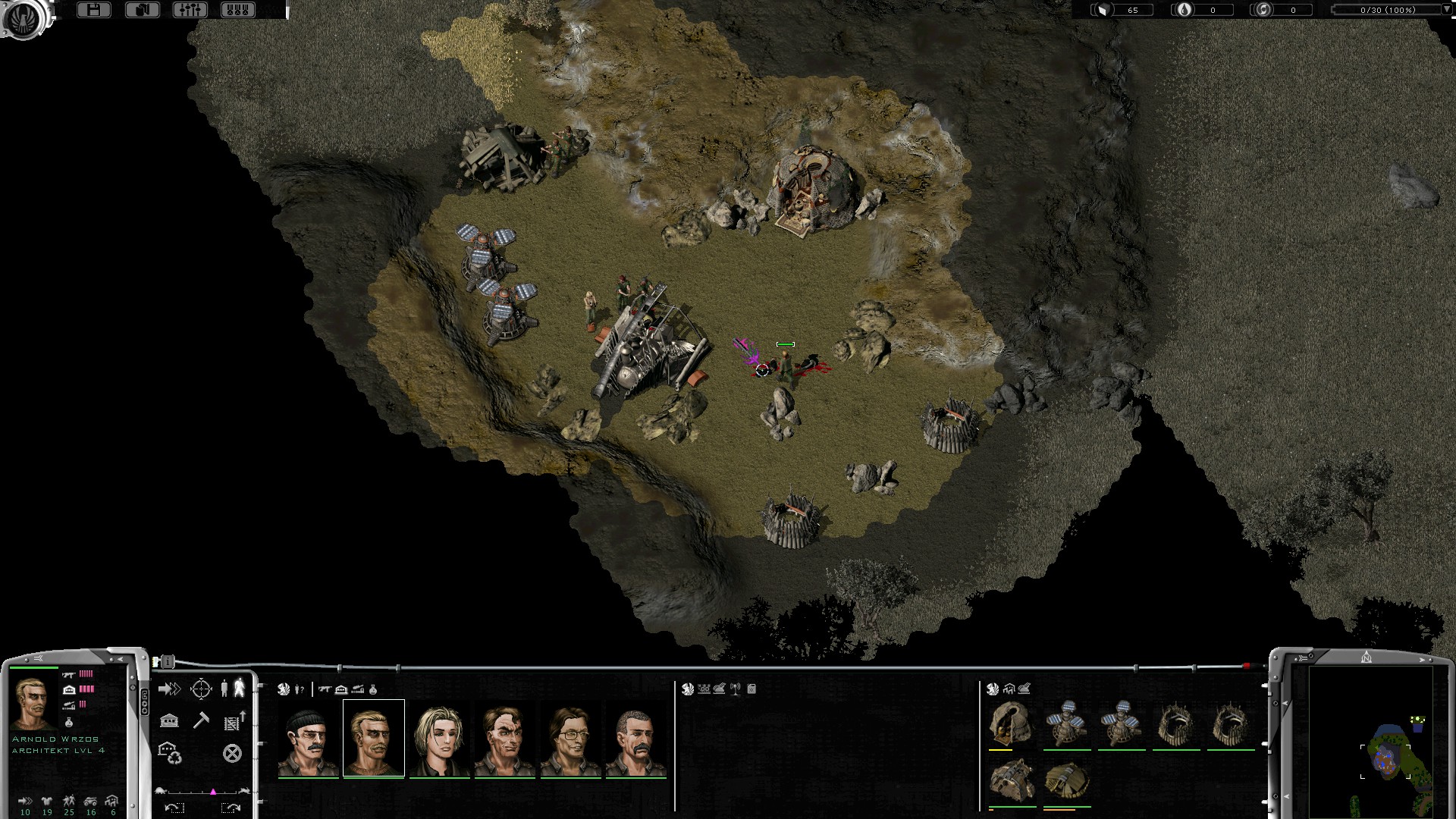Choose the building recycle dismantle command
Screen dimensions: 1456x819
tap(169, 753)
